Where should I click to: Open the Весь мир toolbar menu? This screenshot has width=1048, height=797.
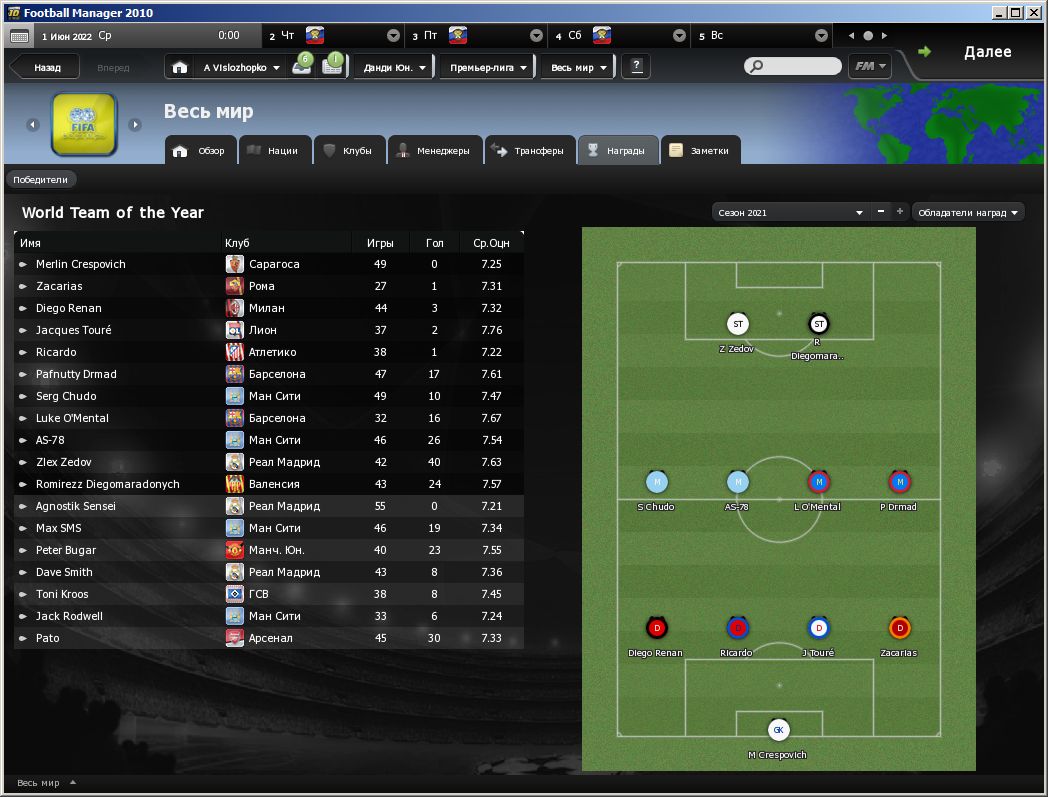coord(579,68)
